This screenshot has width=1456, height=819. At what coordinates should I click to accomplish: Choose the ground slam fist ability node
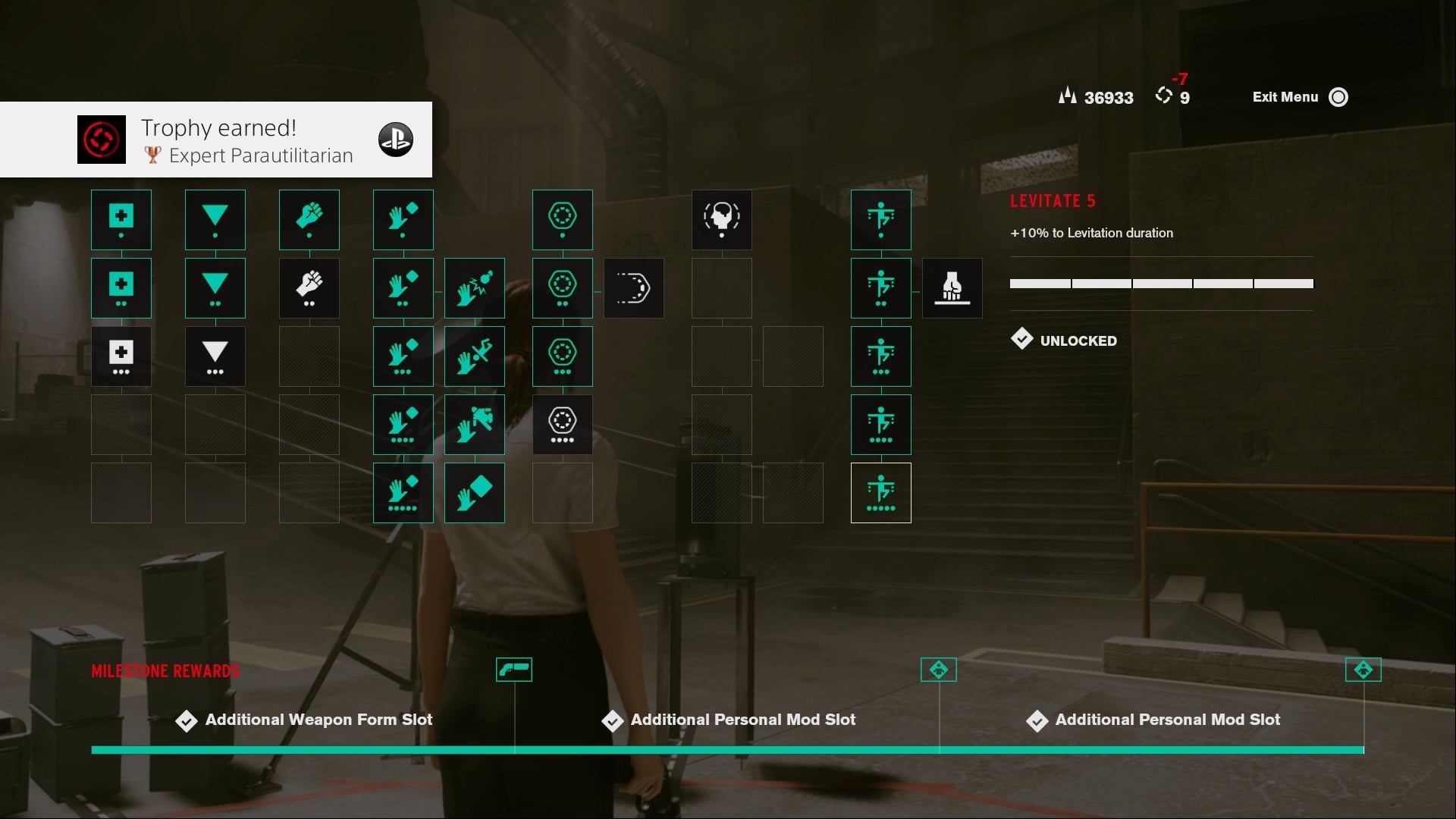point(952,288)
